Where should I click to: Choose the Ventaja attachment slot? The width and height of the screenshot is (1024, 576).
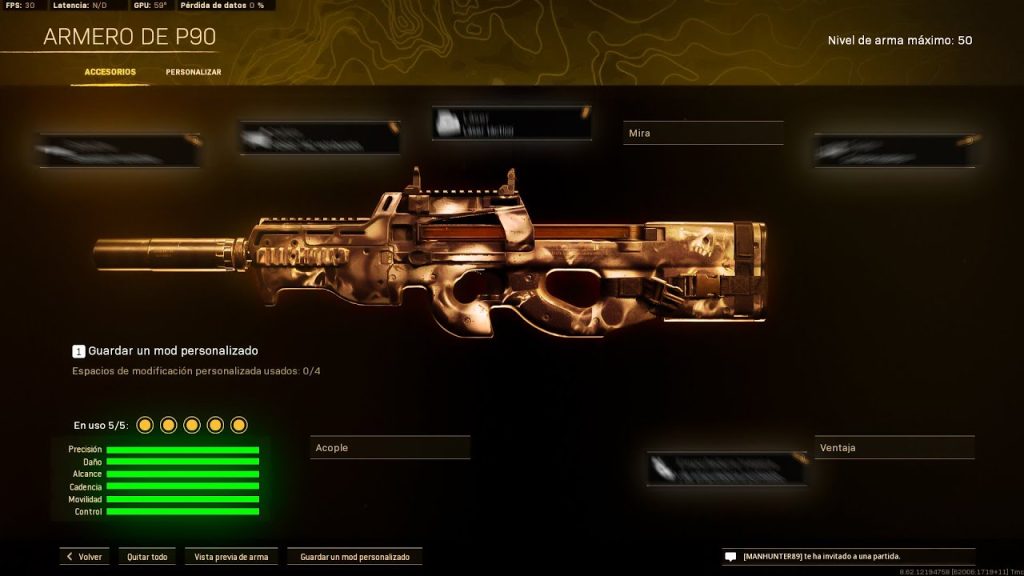[894, 448]
